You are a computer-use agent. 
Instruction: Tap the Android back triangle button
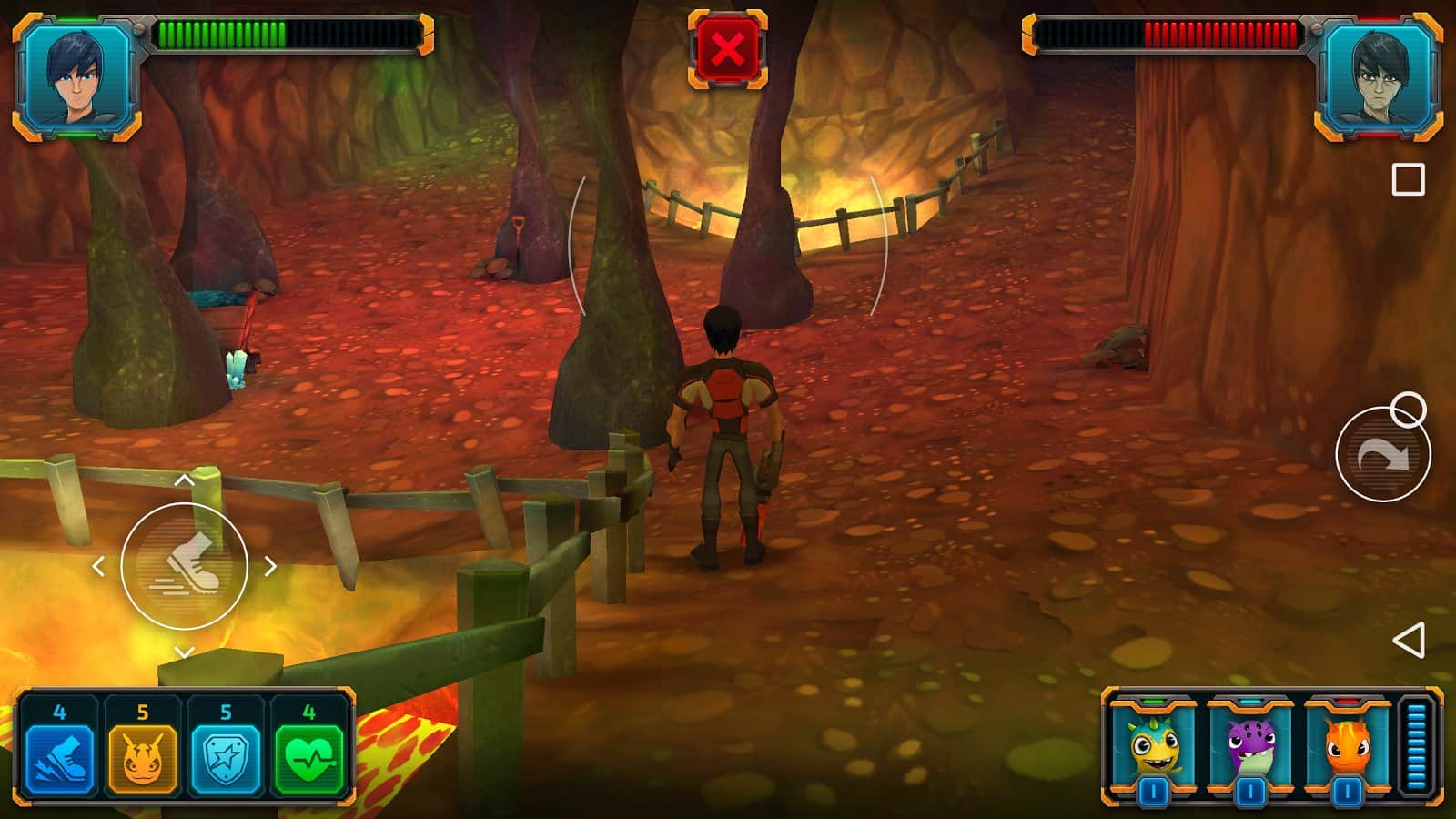1408,641
